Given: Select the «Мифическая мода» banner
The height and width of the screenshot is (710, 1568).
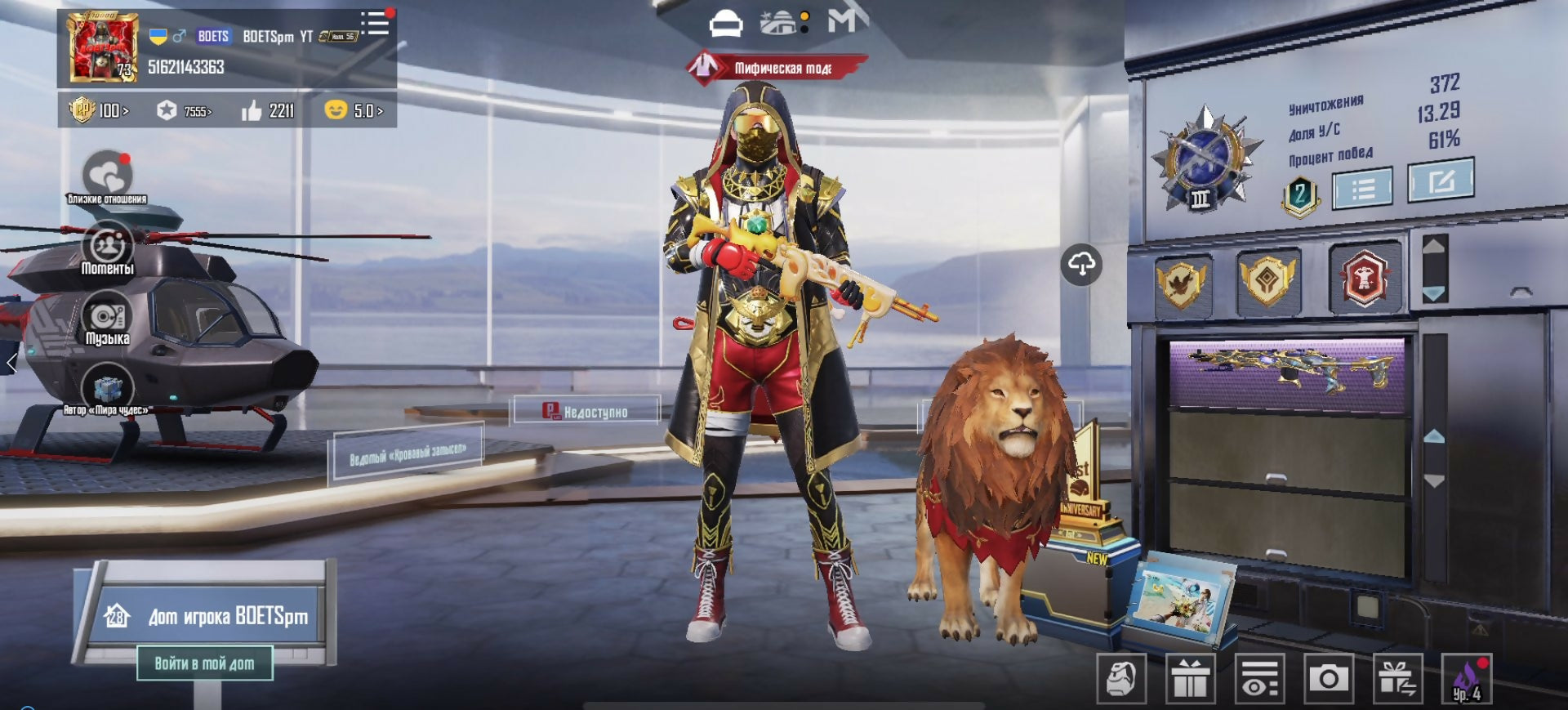Looking at the screenshot, I should (776, 68).
